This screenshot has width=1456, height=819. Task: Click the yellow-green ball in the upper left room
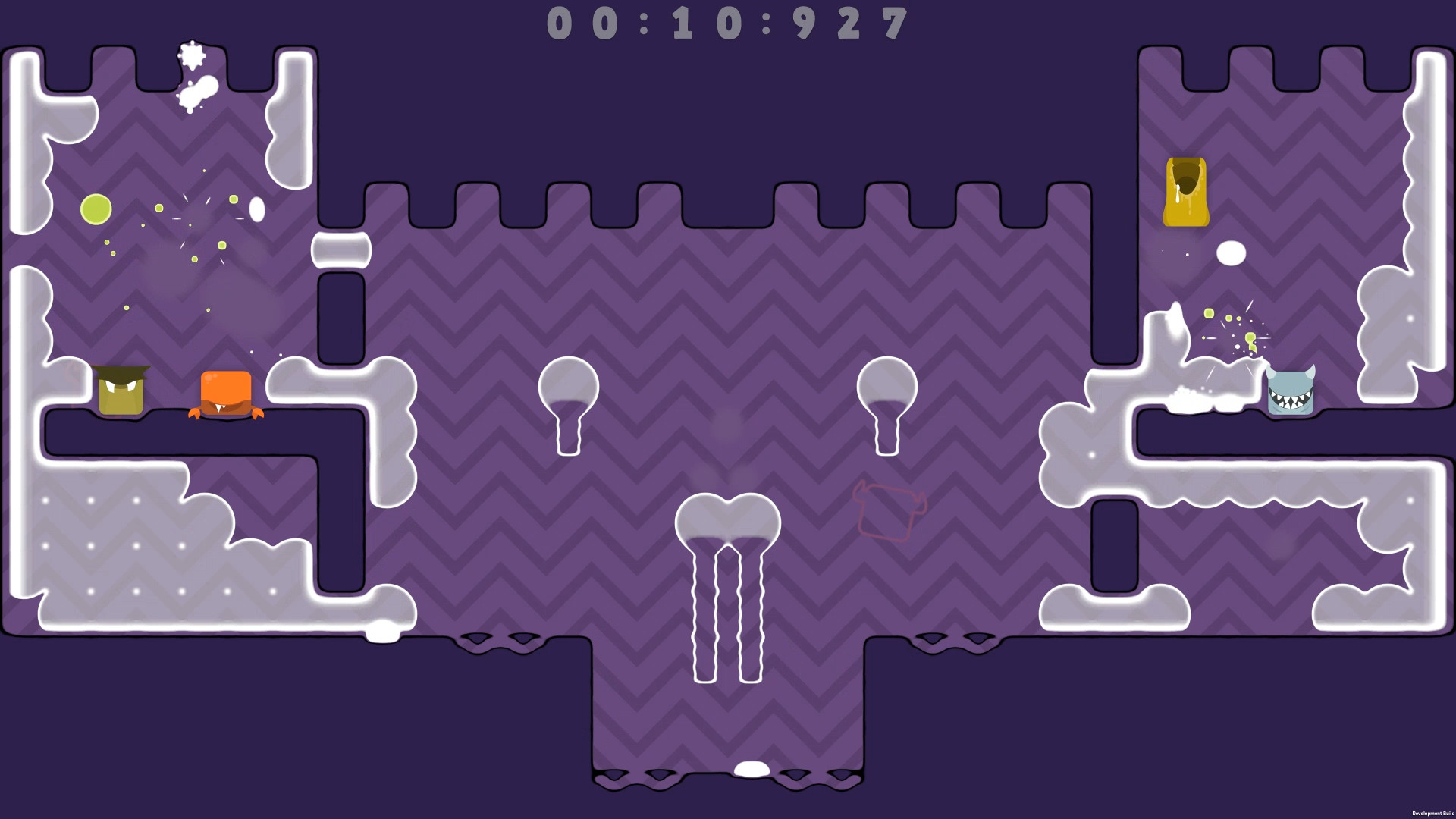95,207
